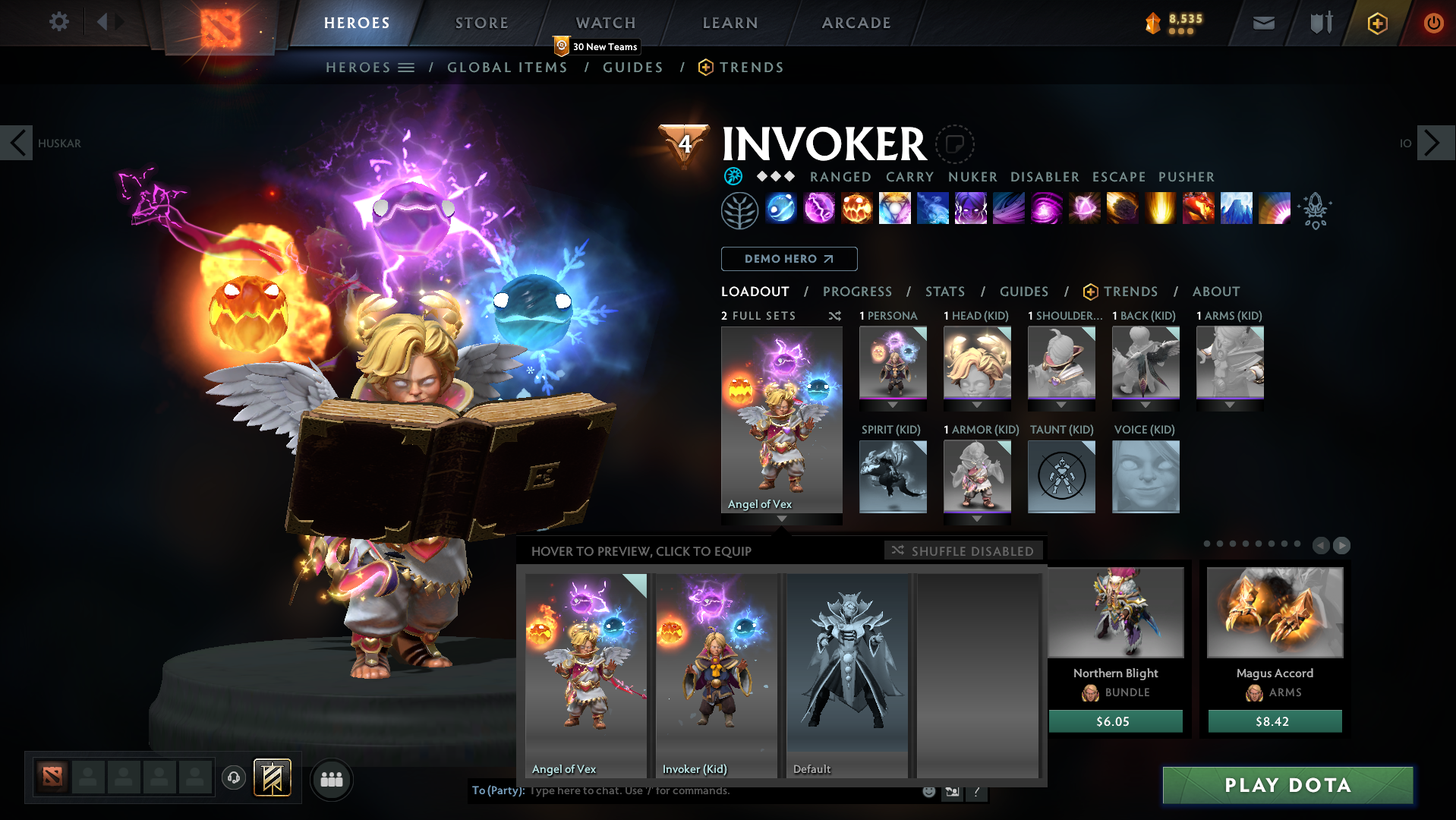
Task: Click the Aghanim's Scepter upgrade icon
Action: click(1316, 211)
